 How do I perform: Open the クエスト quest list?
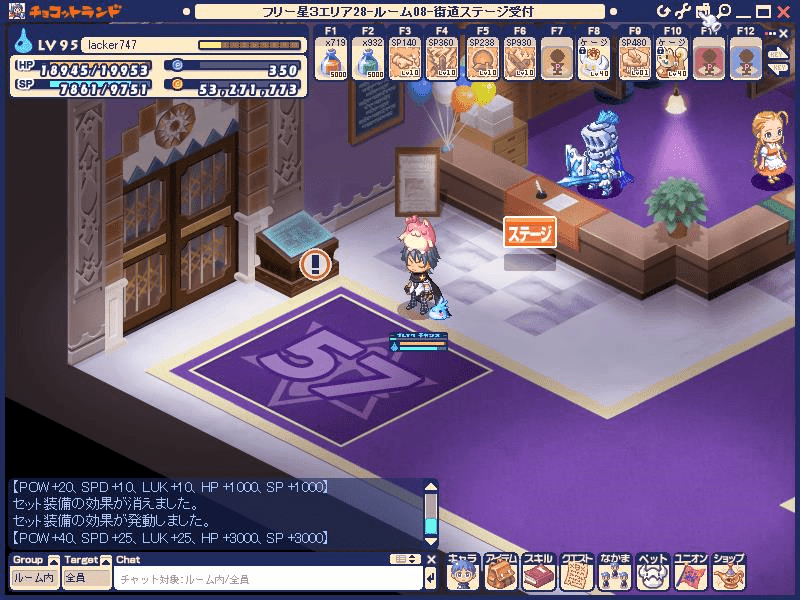pyautogui.click(x=577, y=572)
